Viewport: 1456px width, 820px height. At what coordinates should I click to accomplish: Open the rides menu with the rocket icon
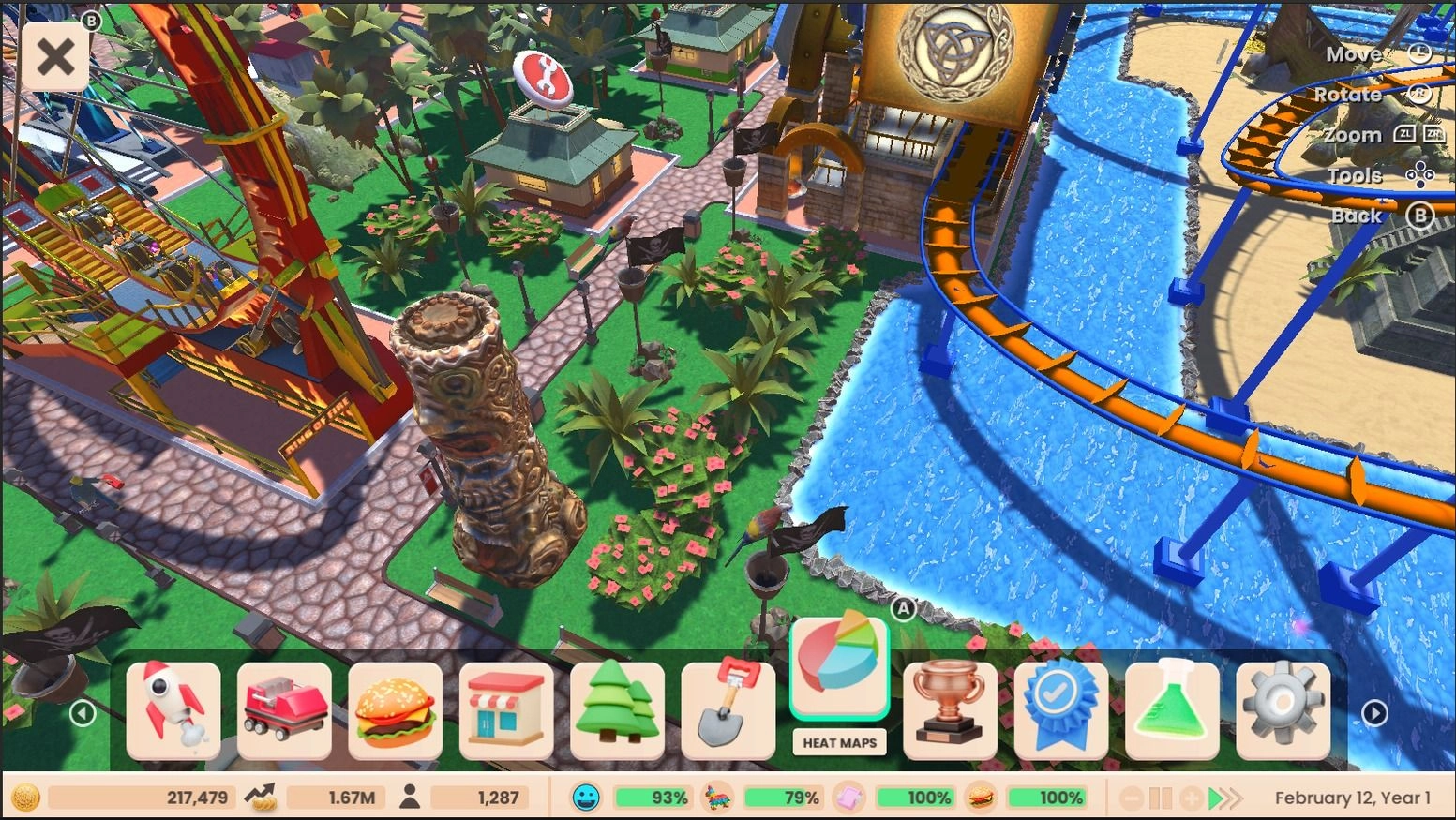pyautogui.click(x=173, y=708)
